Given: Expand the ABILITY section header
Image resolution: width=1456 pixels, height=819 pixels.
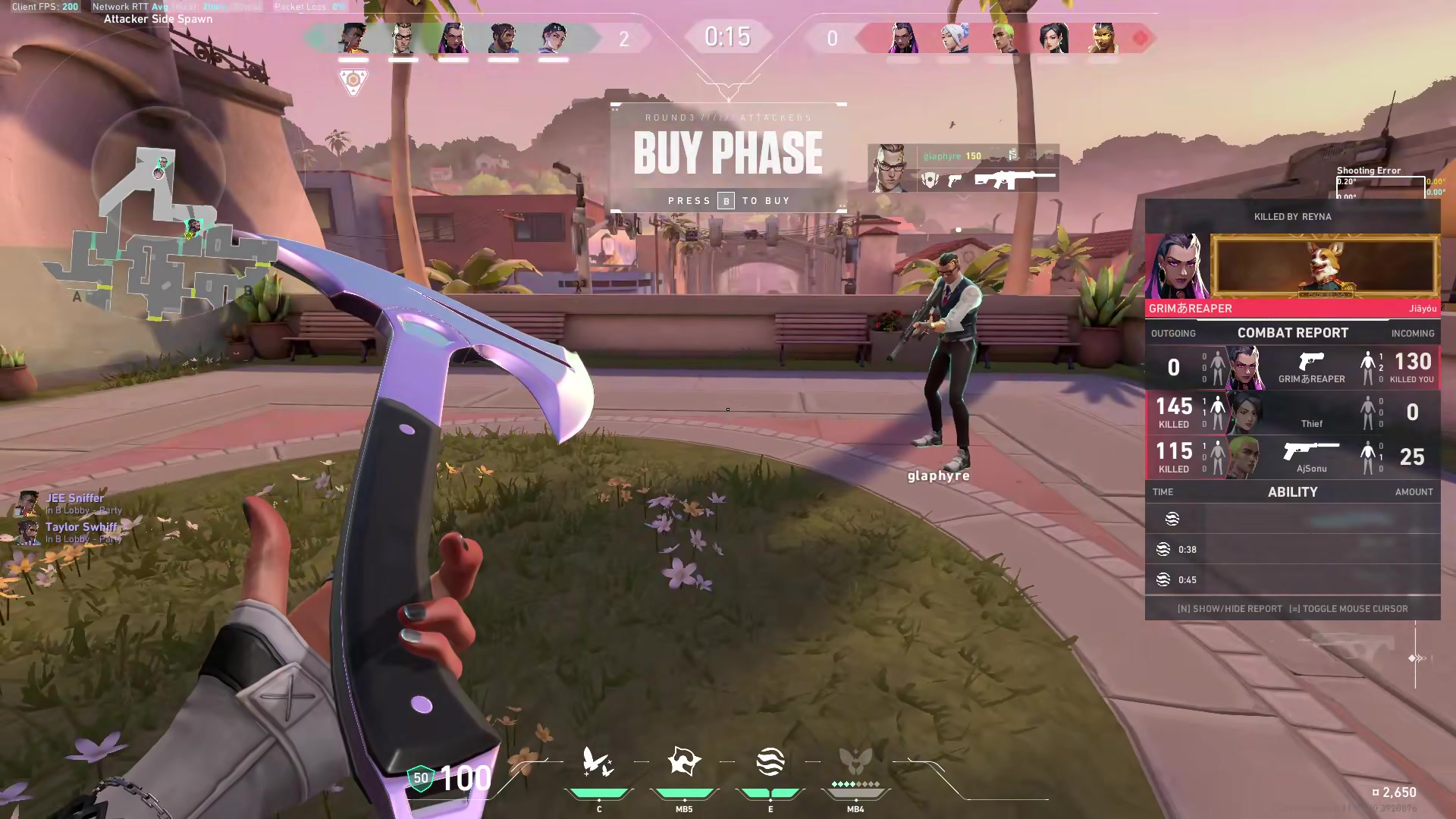Looking at the screenshot, I should 1293,491.
